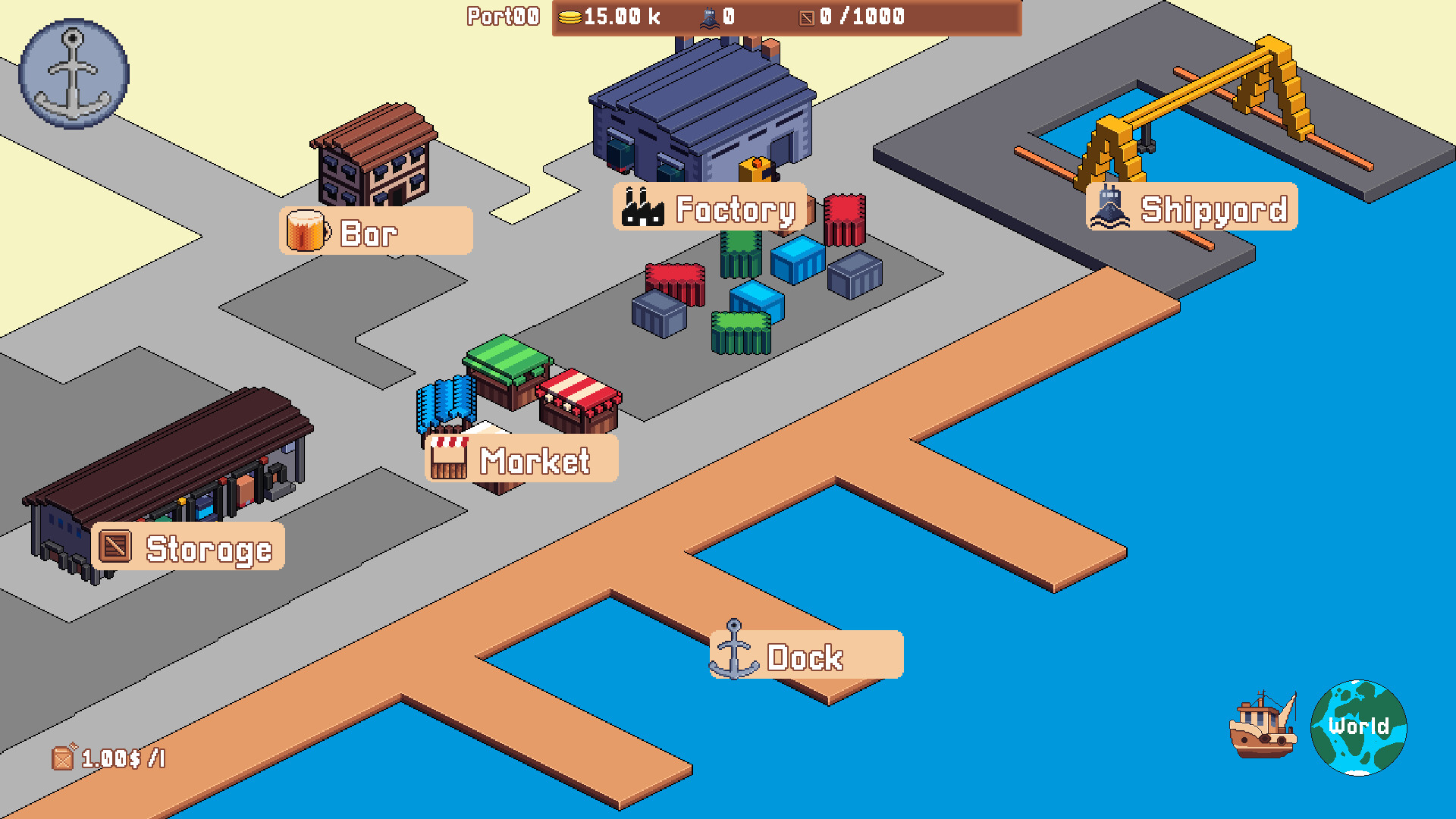This screenshot has height=819, width=1456.
Task: Click the factory icon beside Factory text
Action: (642, 207)
